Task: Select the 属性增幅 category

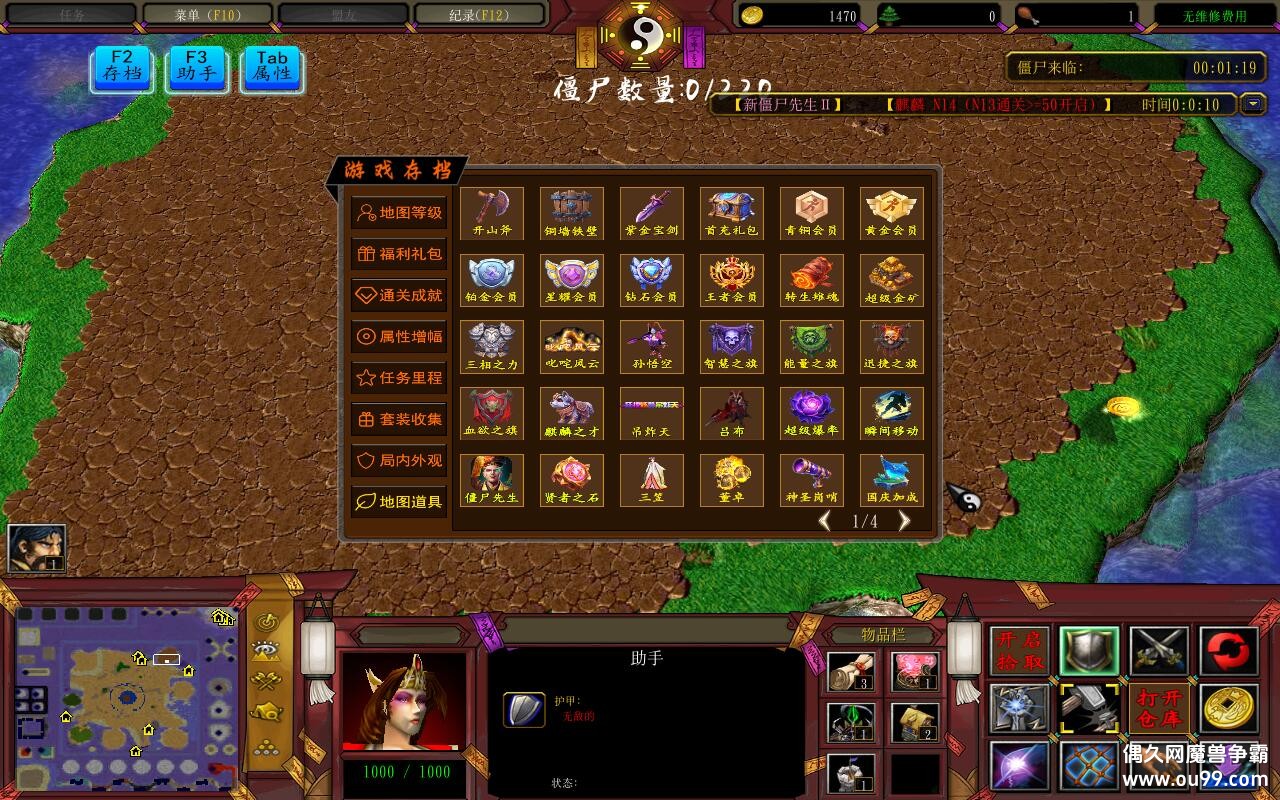Action: tap(399, 337)
